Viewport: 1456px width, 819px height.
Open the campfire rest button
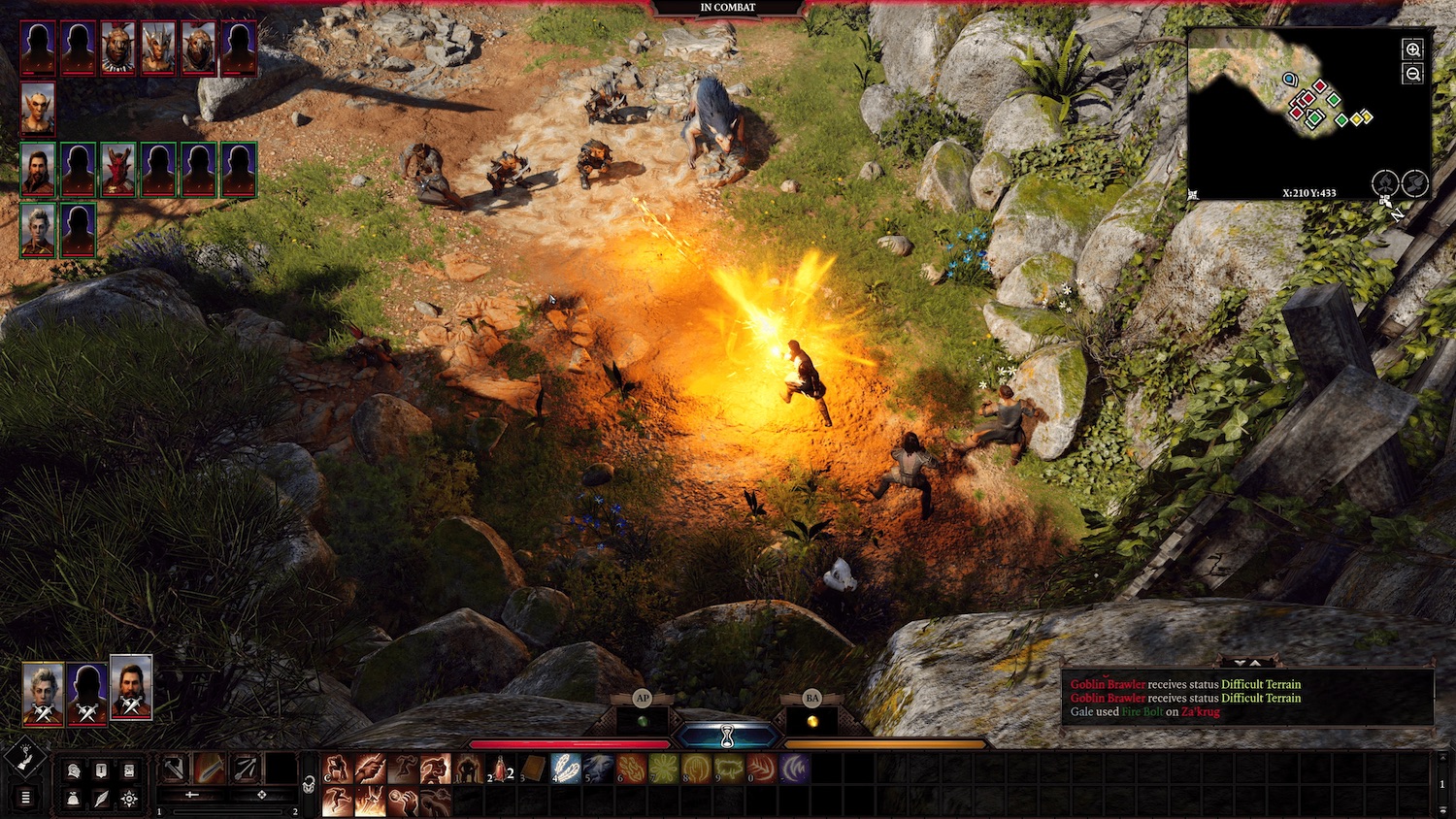pos(1385,182)
